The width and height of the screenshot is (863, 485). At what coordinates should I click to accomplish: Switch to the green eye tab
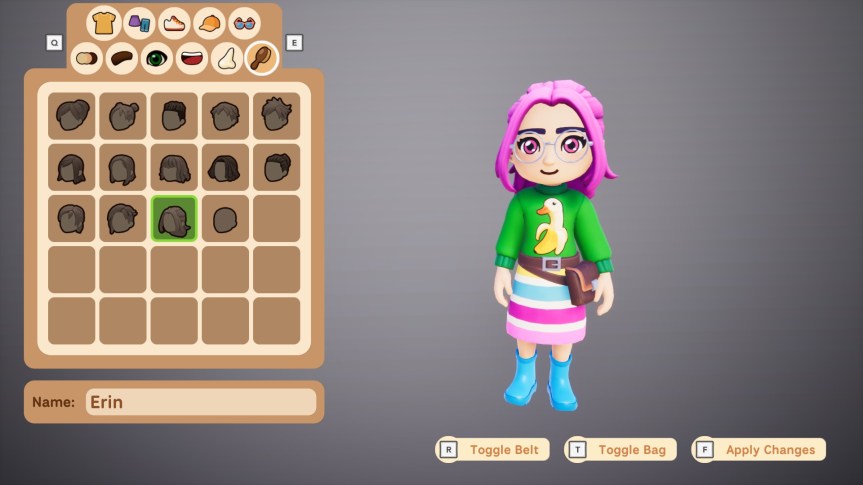tap(156, 58)
